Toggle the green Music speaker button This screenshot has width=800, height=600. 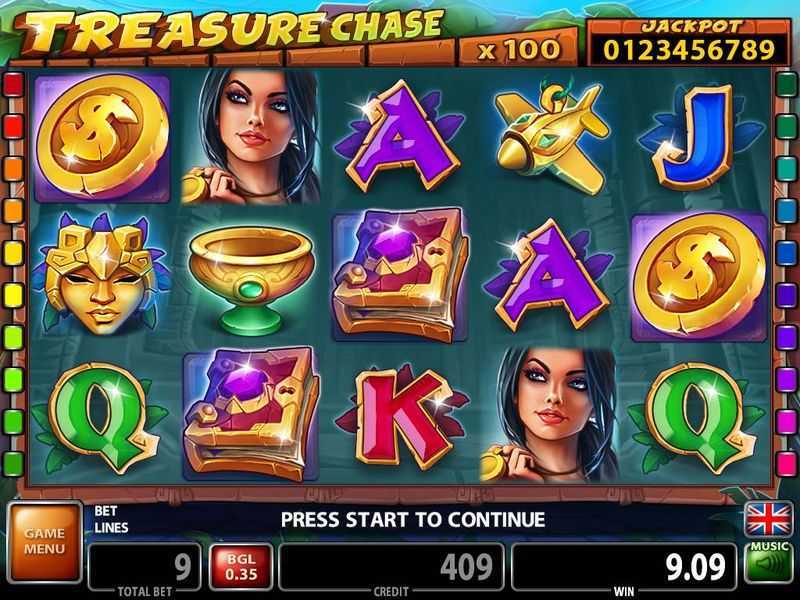pos(768,565)
